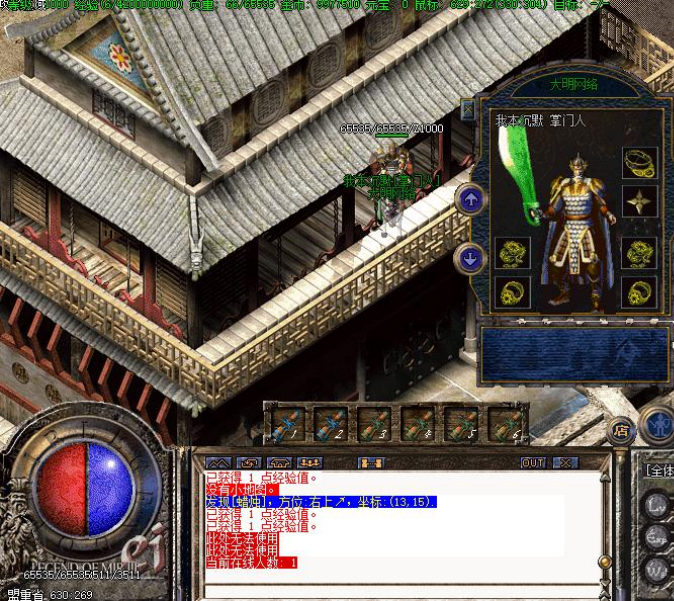
Task: Click the X button next to OUT
Action: 566,463
